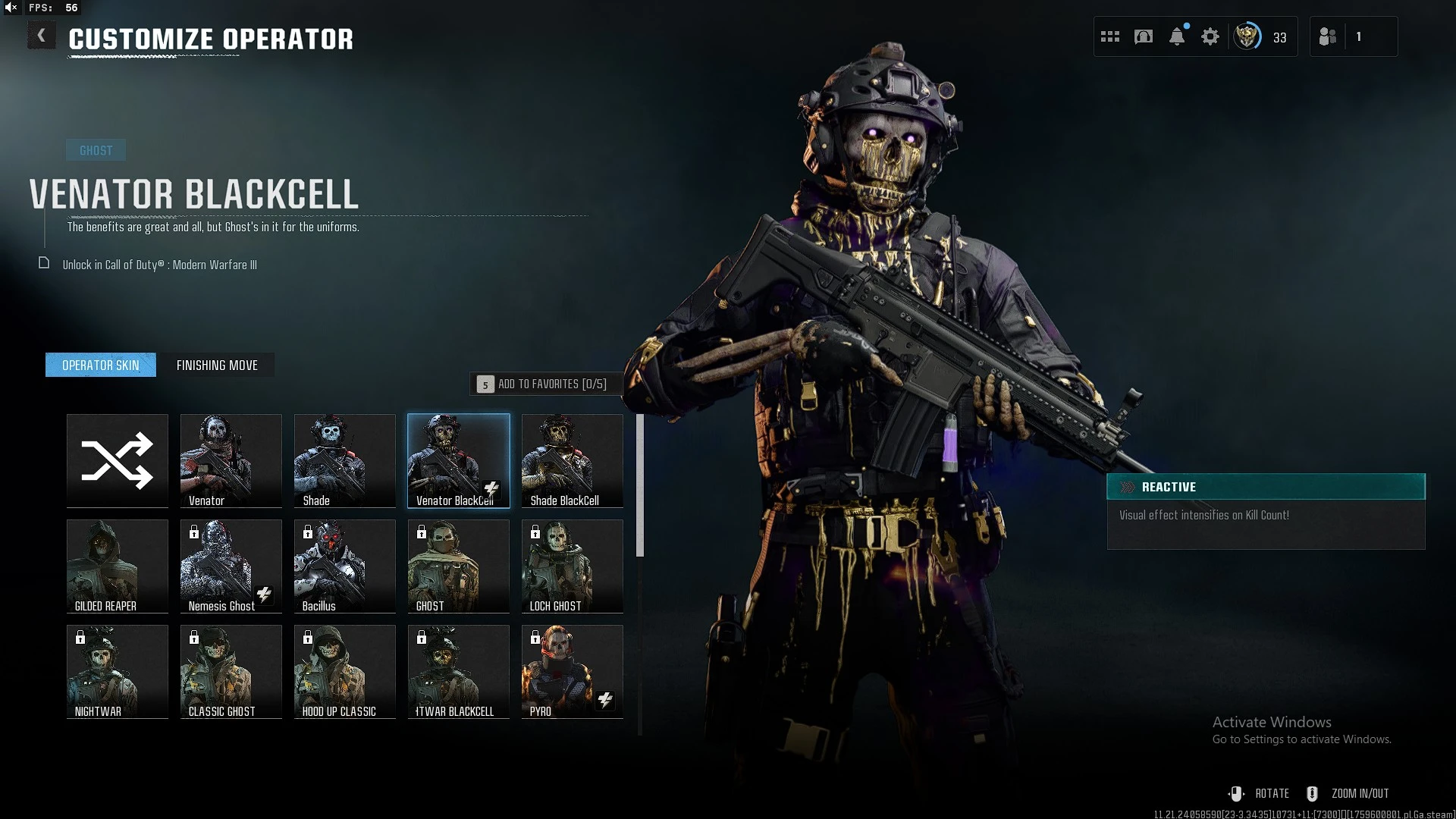Choose the Pyro skin tile

[573, 671]
